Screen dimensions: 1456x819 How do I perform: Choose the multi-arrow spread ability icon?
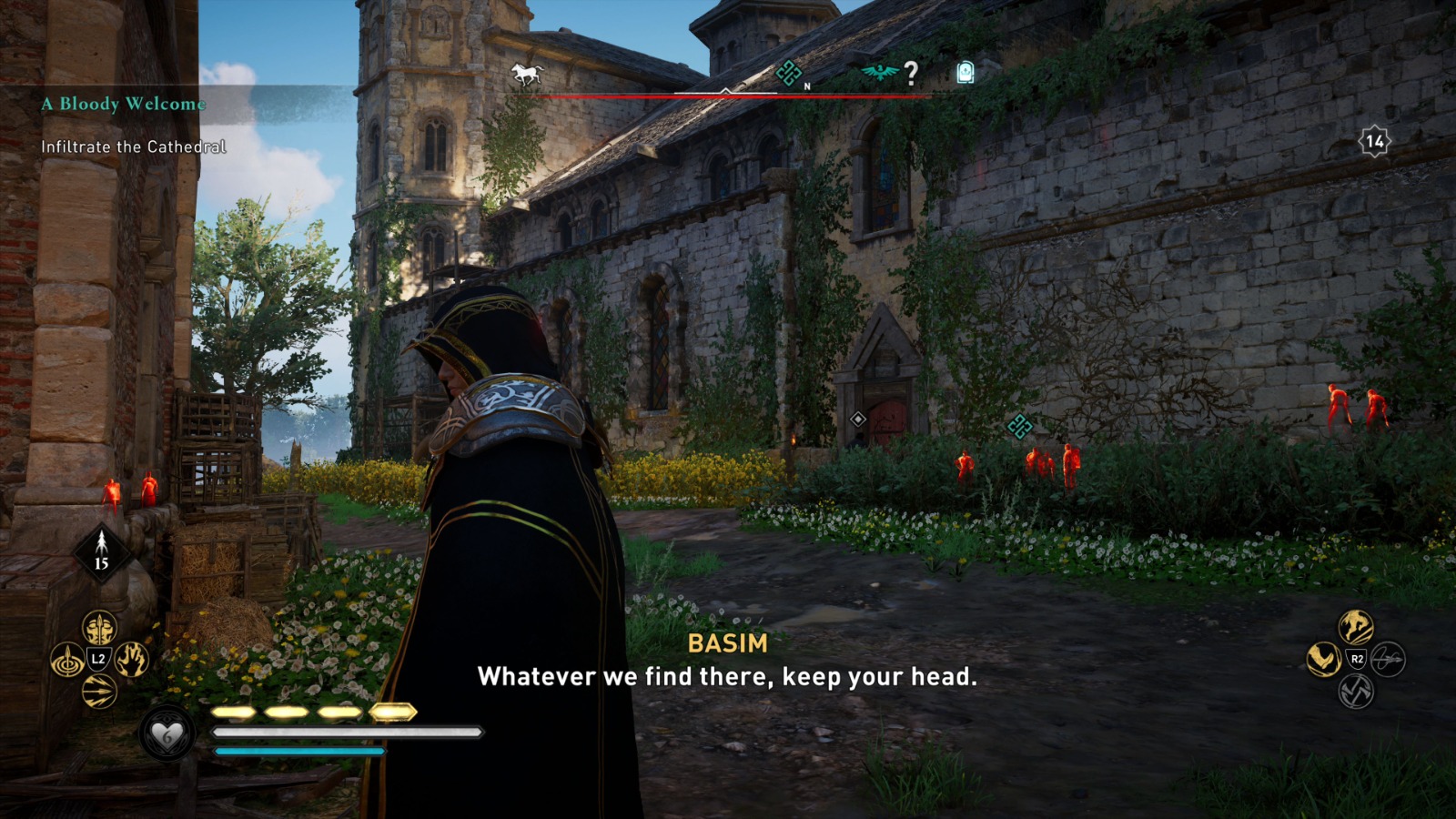pyautogui.click(x=99, y=689)
